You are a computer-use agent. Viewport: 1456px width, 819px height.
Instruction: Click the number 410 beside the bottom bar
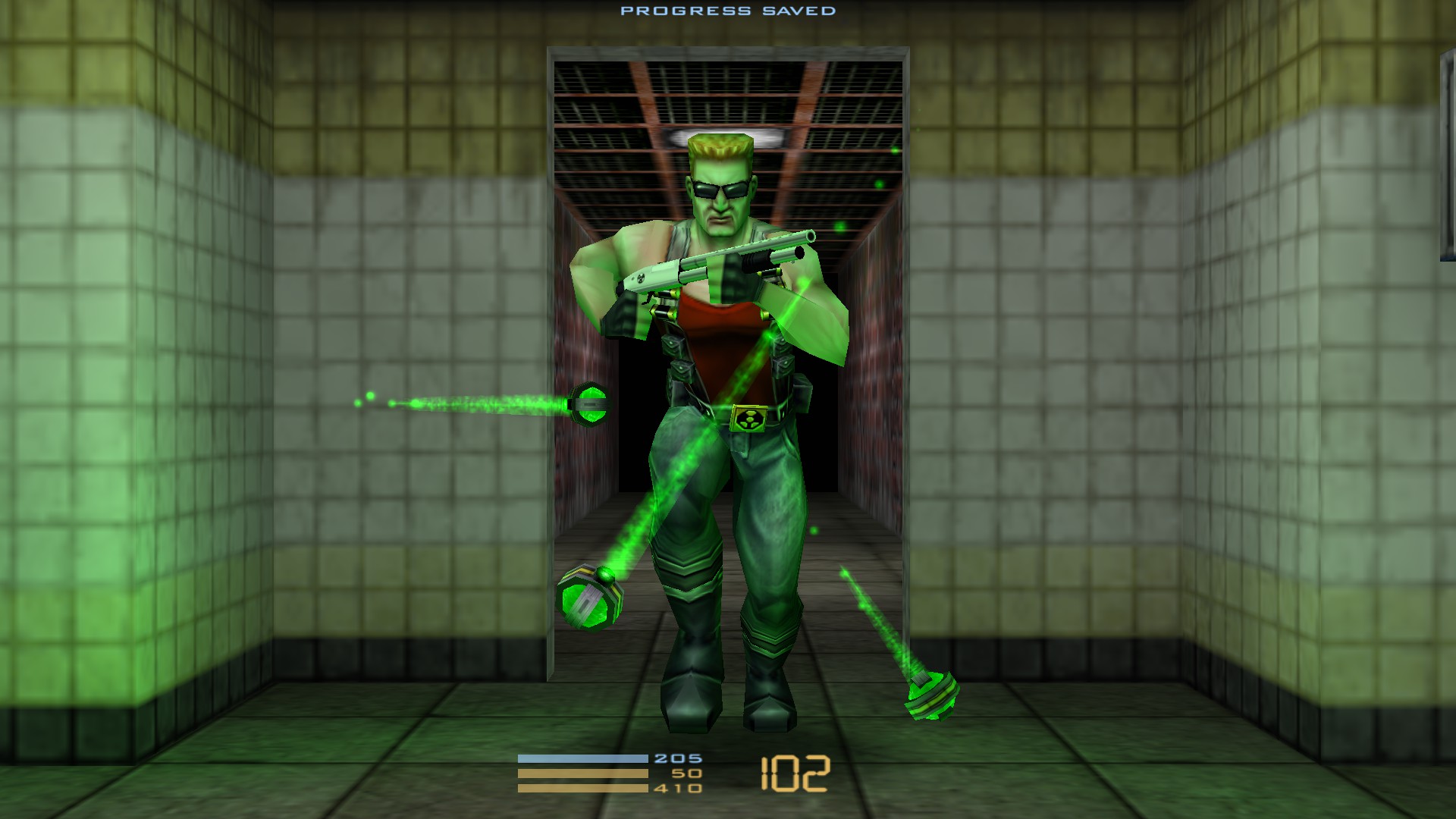pyautogui.click(x=680, y=789)
